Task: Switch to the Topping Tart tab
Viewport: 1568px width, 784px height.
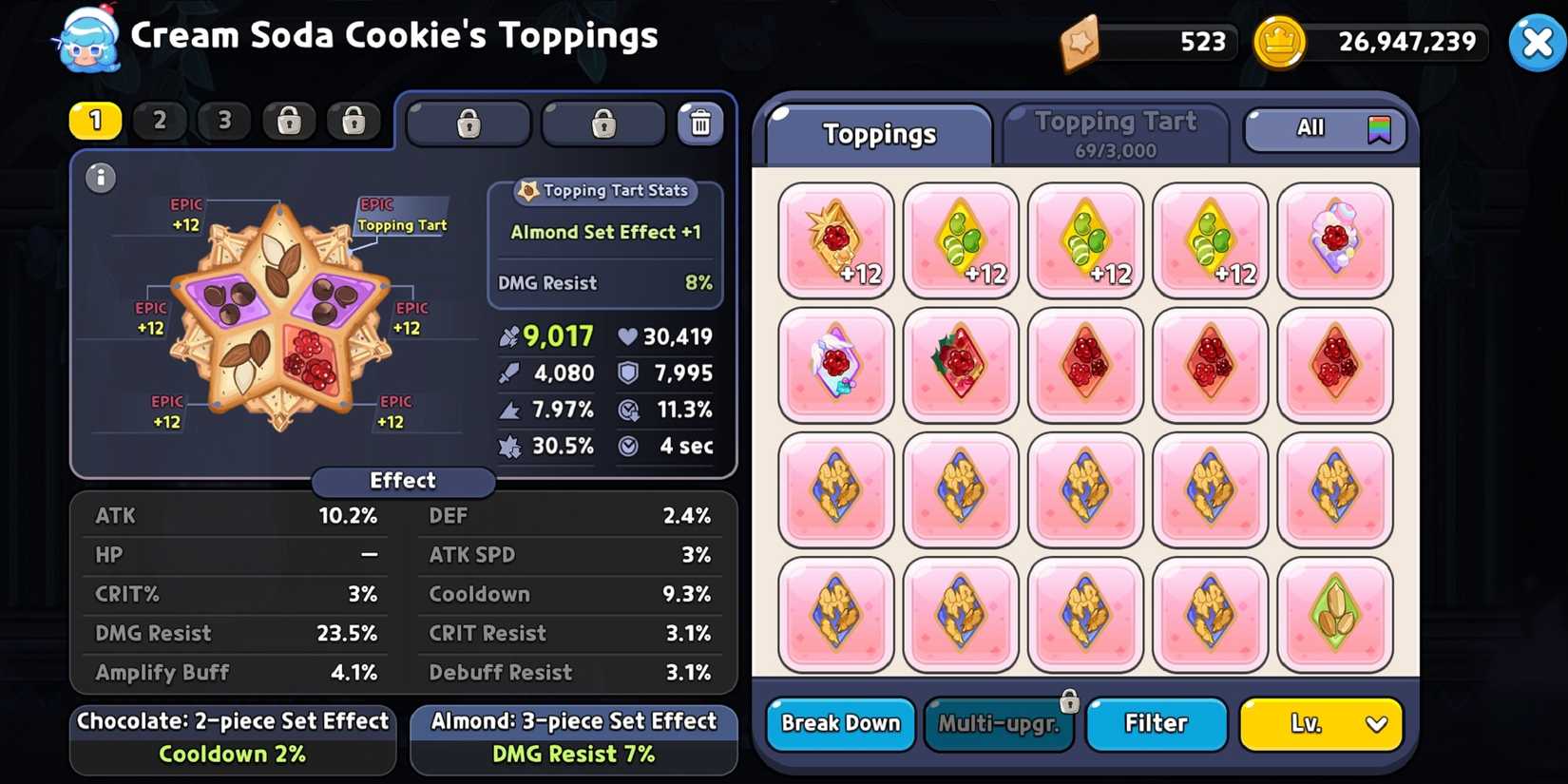Action: click(x=1116, y=121)
